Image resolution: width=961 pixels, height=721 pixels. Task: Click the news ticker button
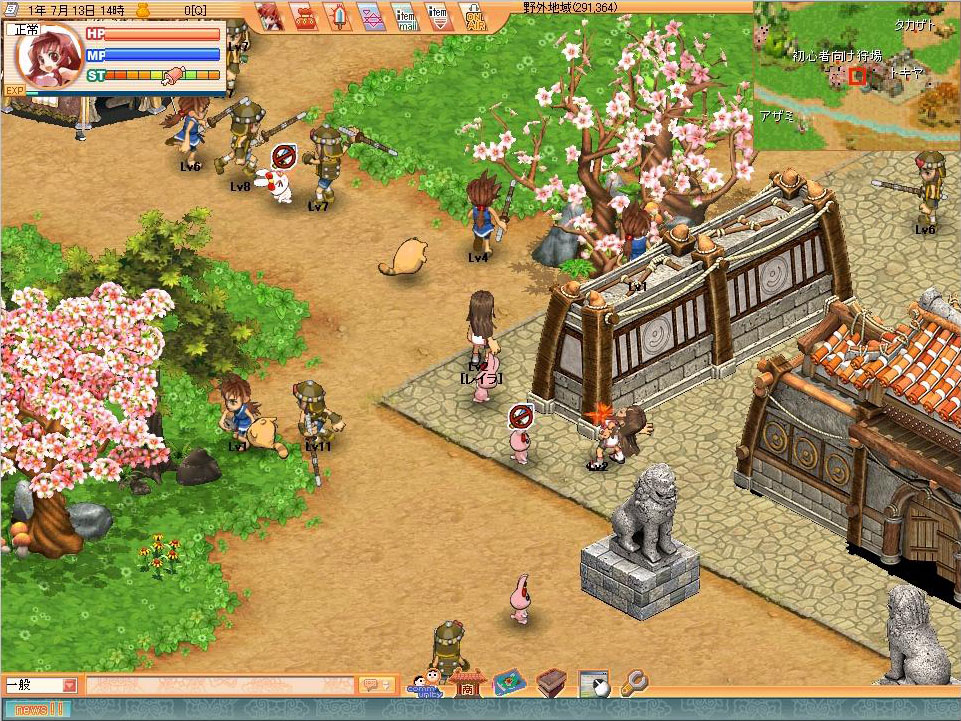40,709
